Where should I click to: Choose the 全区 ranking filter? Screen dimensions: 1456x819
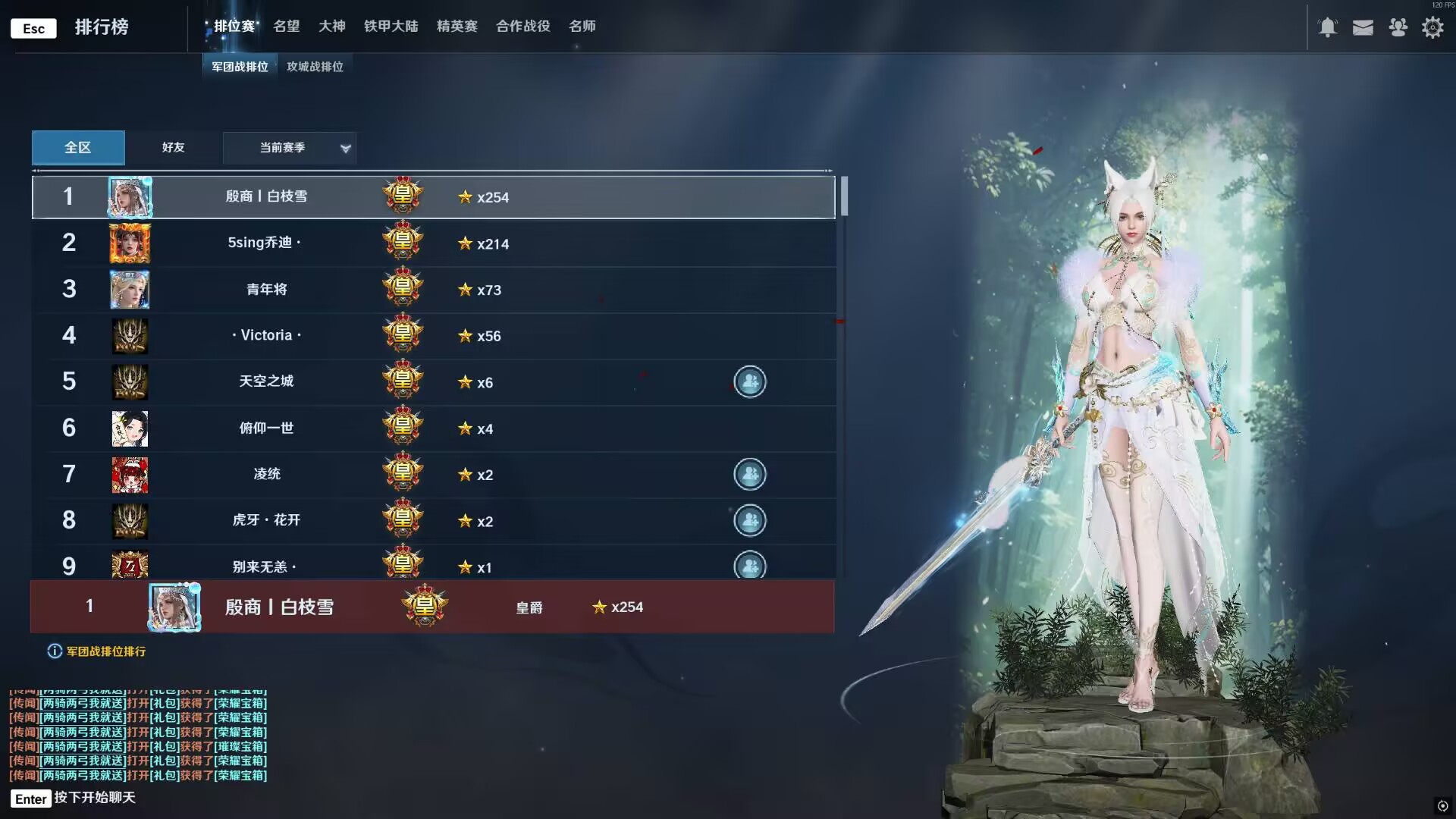[x=78, y=147]
